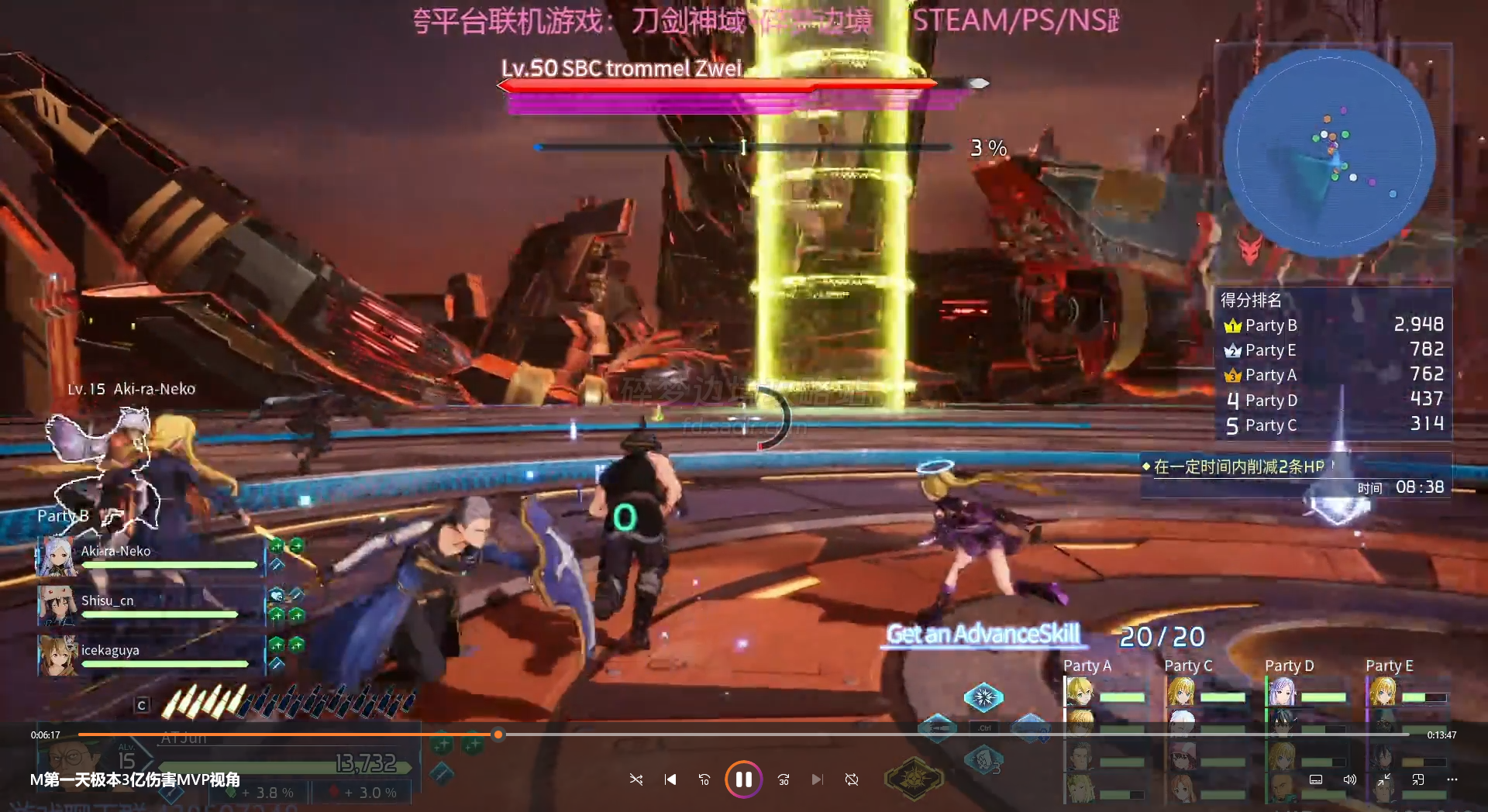Click Party E in the score ranking
The width and height of the screenshot is (1488, 812).
1333,350
